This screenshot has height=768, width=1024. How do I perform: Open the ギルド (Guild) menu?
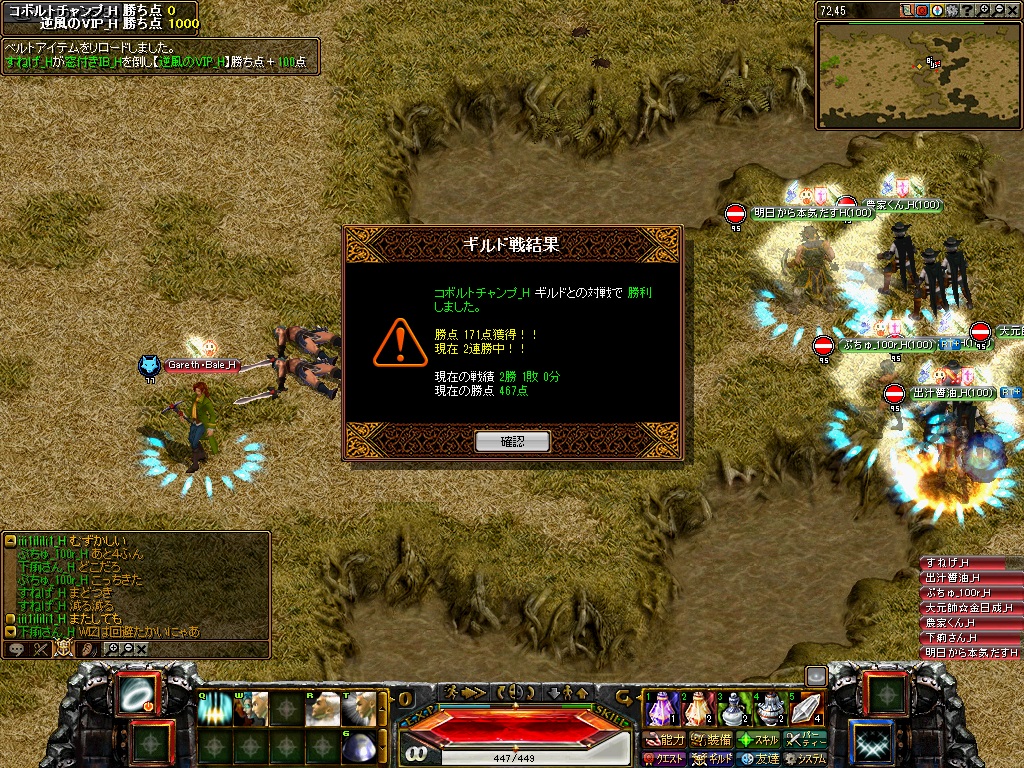713,759
